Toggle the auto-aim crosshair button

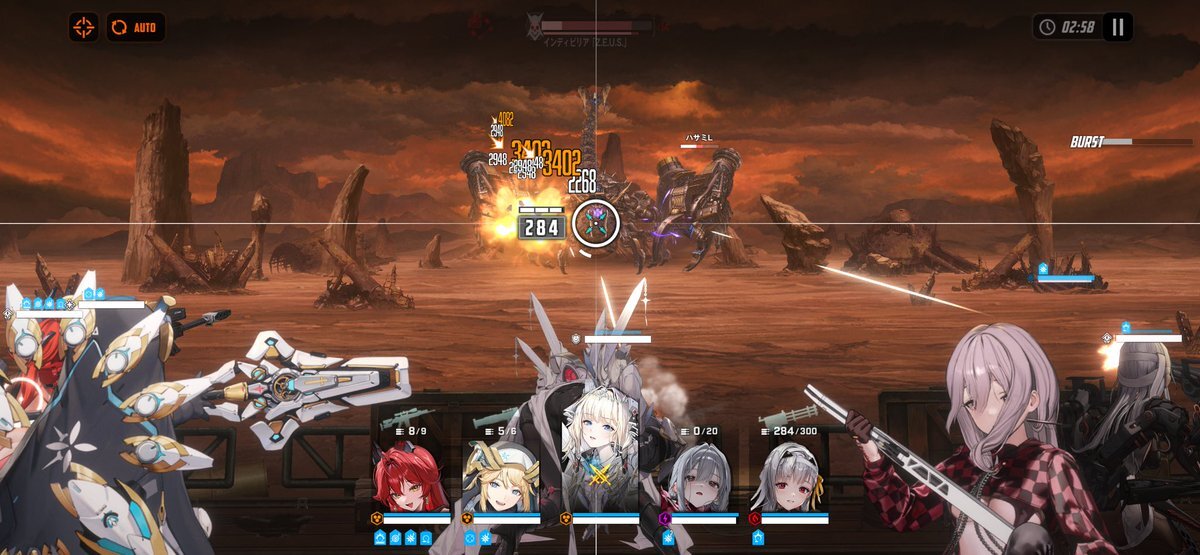tap(83, 27)
